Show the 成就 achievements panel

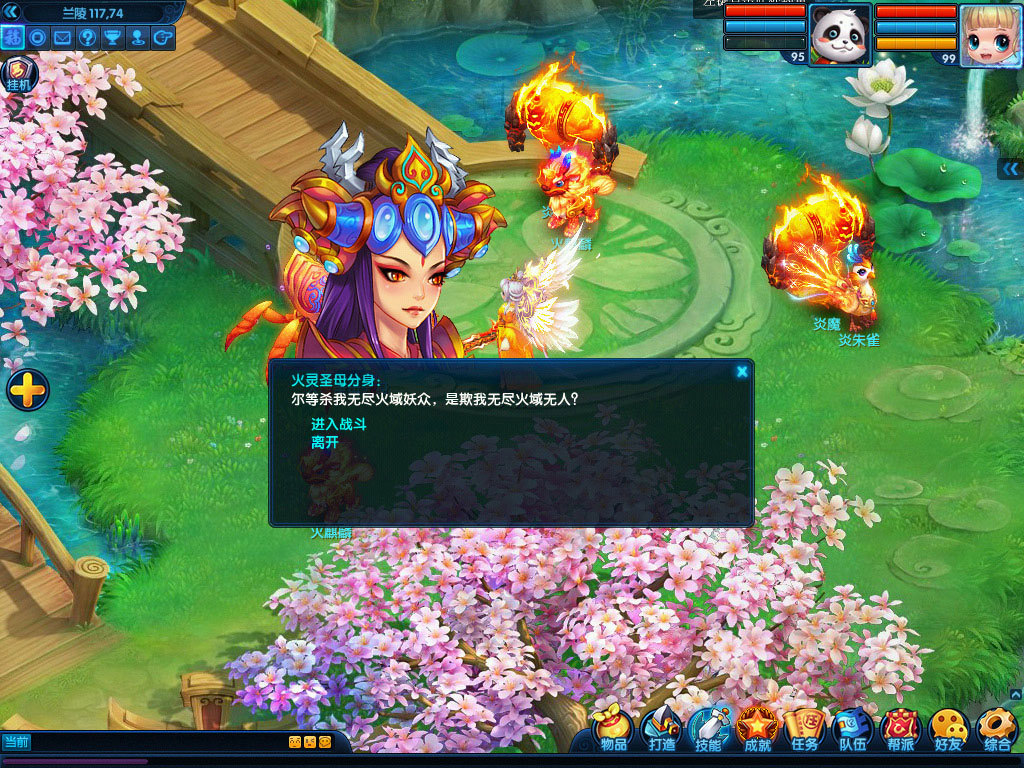pos(757,730)
